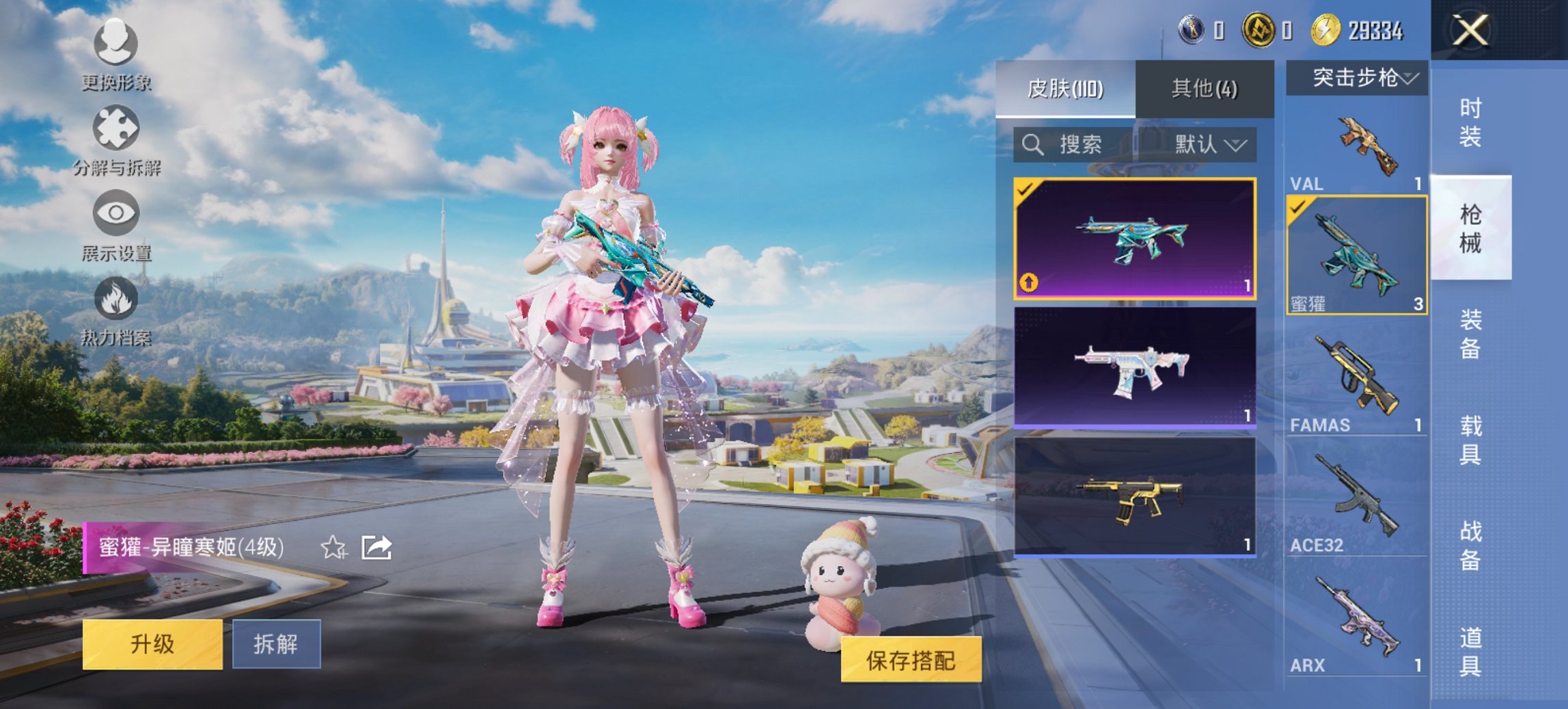The image size is (1568, 709).
Task: Open the 默认 sort dropdown
Action: point(1207,145)
